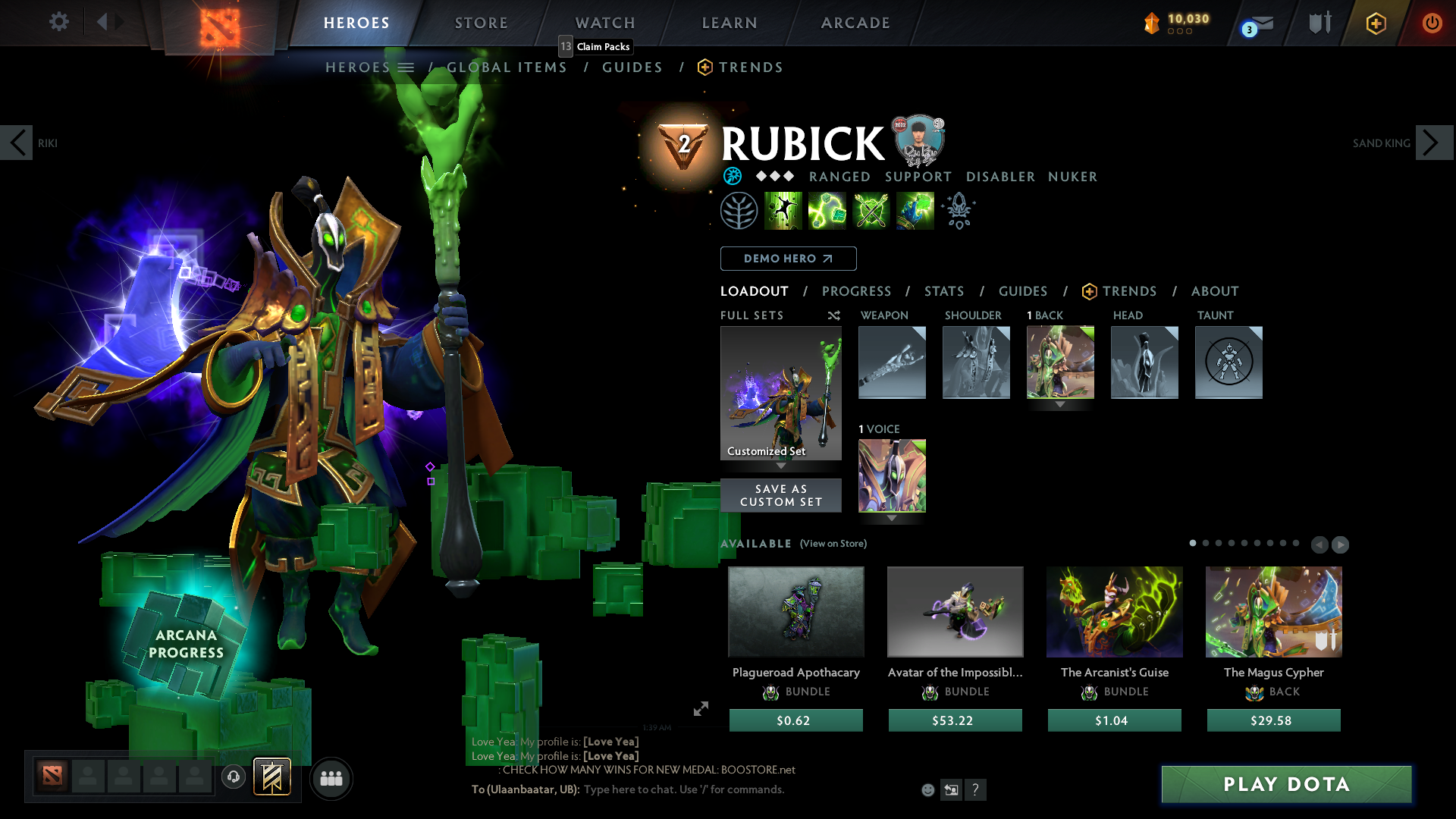Click the Aghanim's upgrade icon beside the abilities

(958, 210)
